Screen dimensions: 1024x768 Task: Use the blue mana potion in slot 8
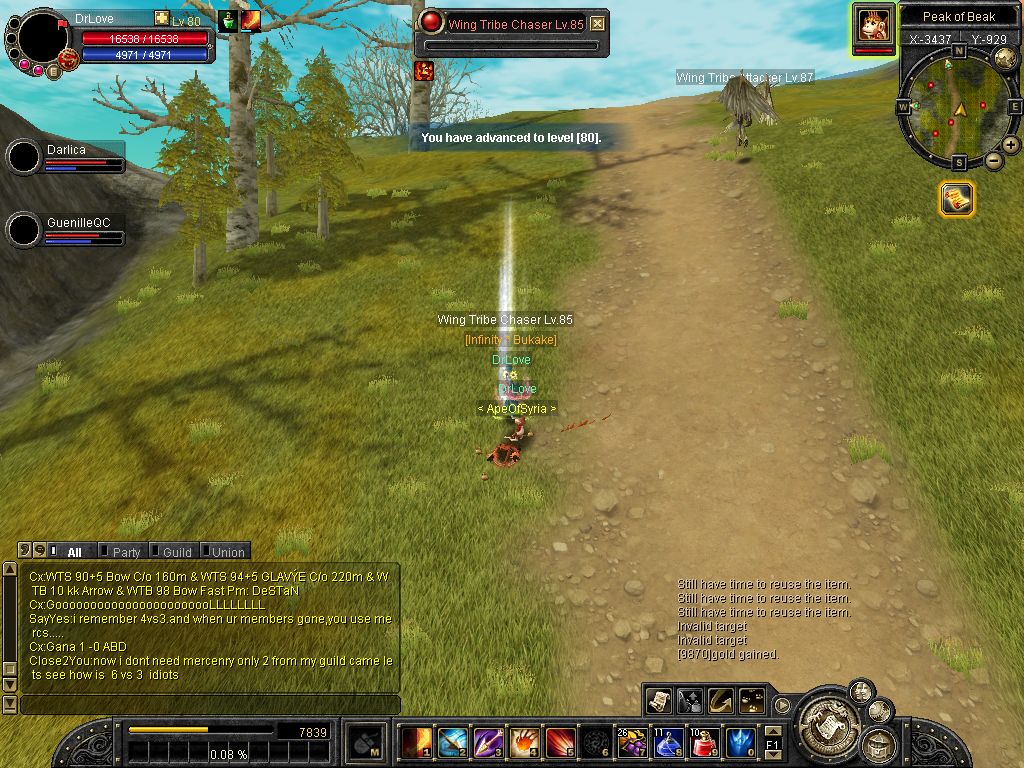(x=668, y=742)
